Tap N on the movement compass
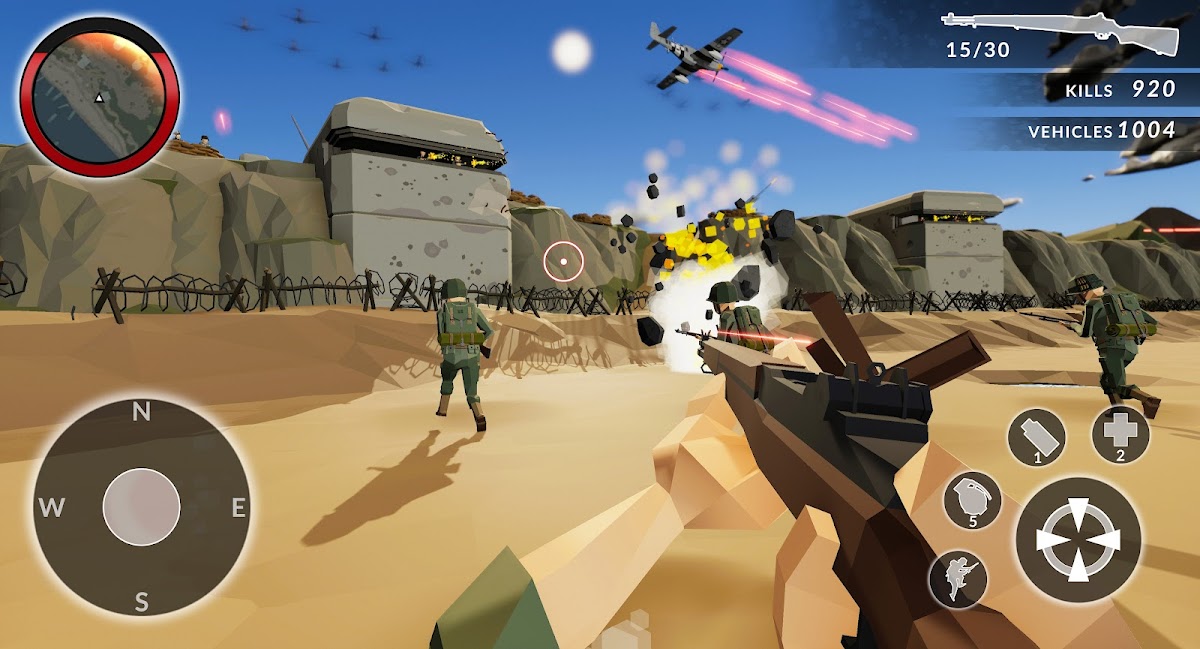Screen dimensions: 1200x649 141,411
